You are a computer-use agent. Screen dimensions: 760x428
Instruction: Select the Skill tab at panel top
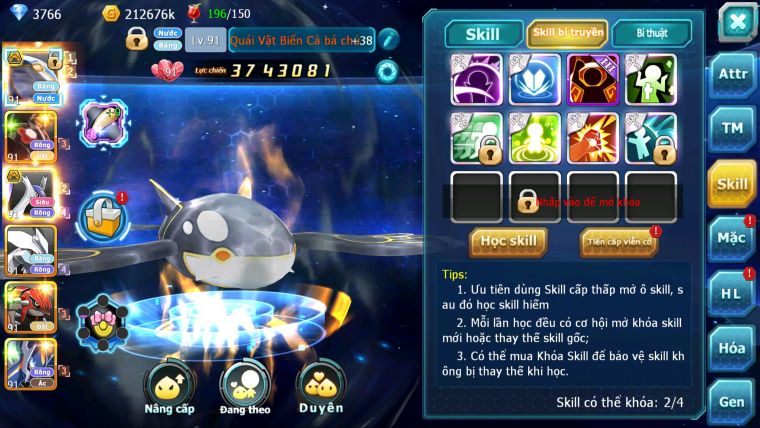tap(483, 33)
